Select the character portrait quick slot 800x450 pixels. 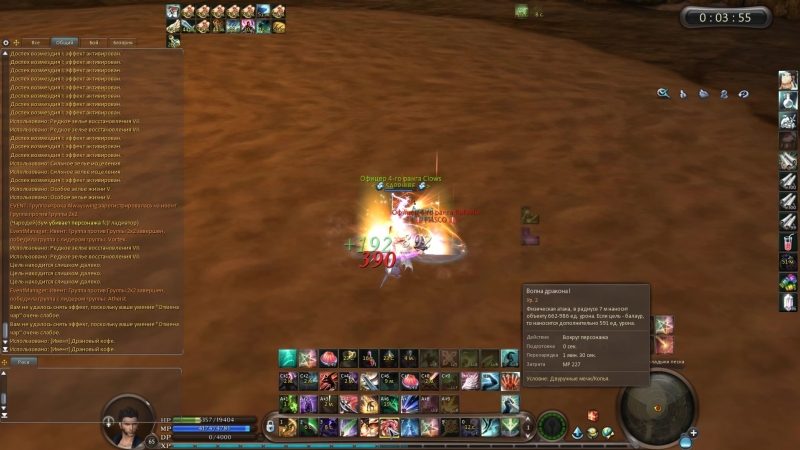[x=788, y=80]
